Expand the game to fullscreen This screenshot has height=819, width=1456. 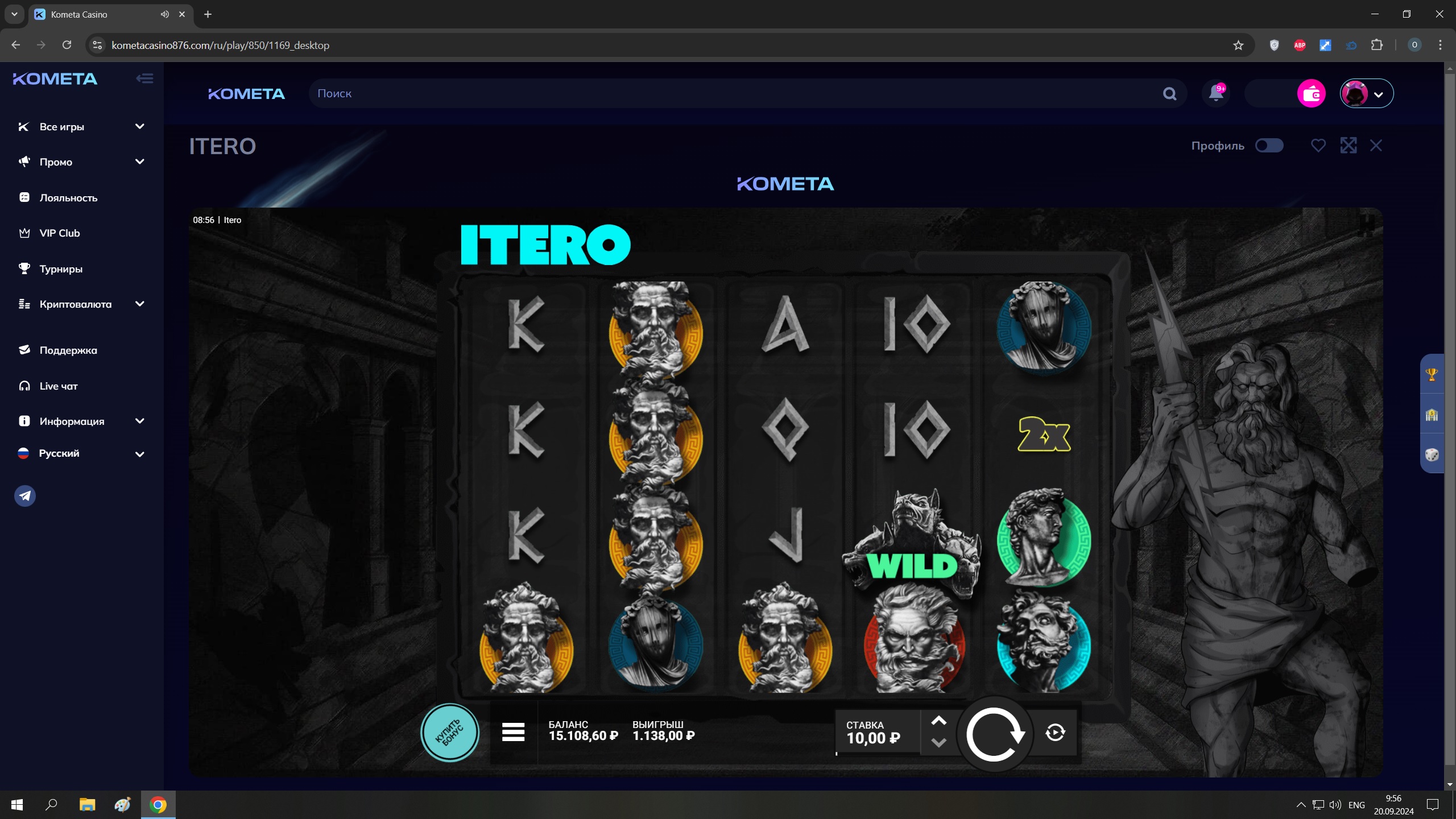1348,146
